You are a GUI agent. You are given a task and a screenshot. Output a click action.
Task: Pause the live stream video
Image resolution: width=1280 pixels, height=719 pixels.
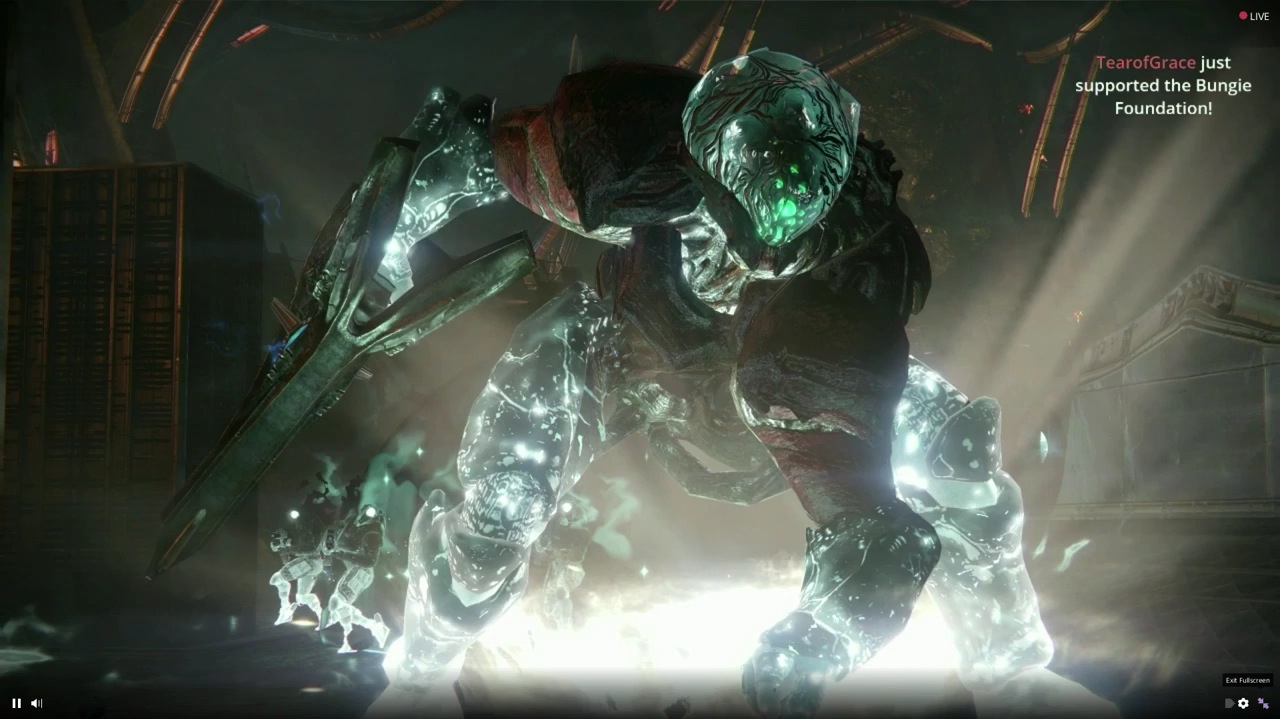(x=16, y=703)
